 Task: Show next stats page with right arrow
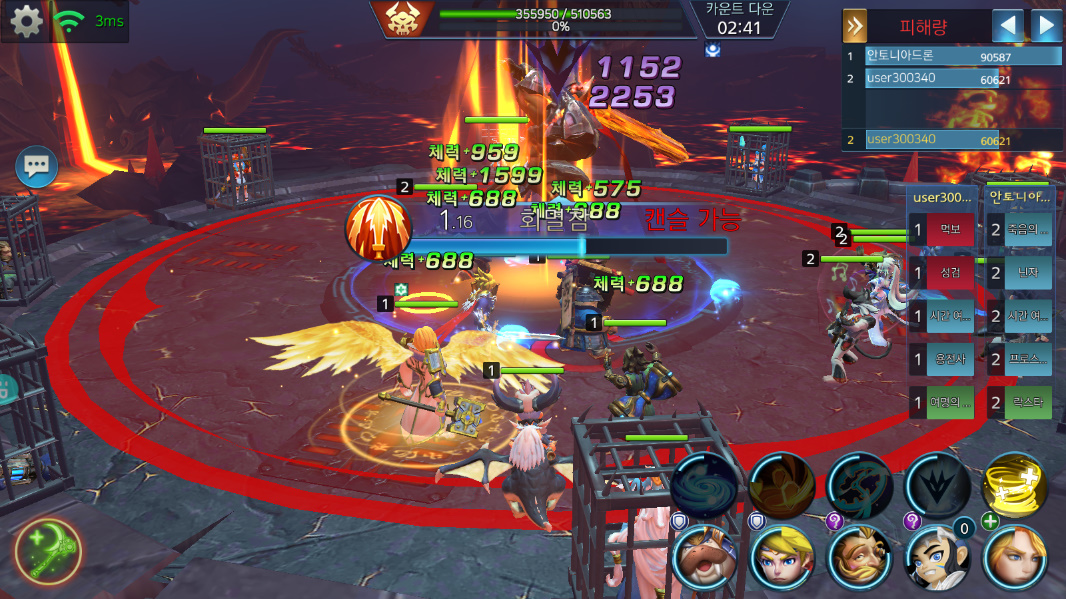(1046, 25)
